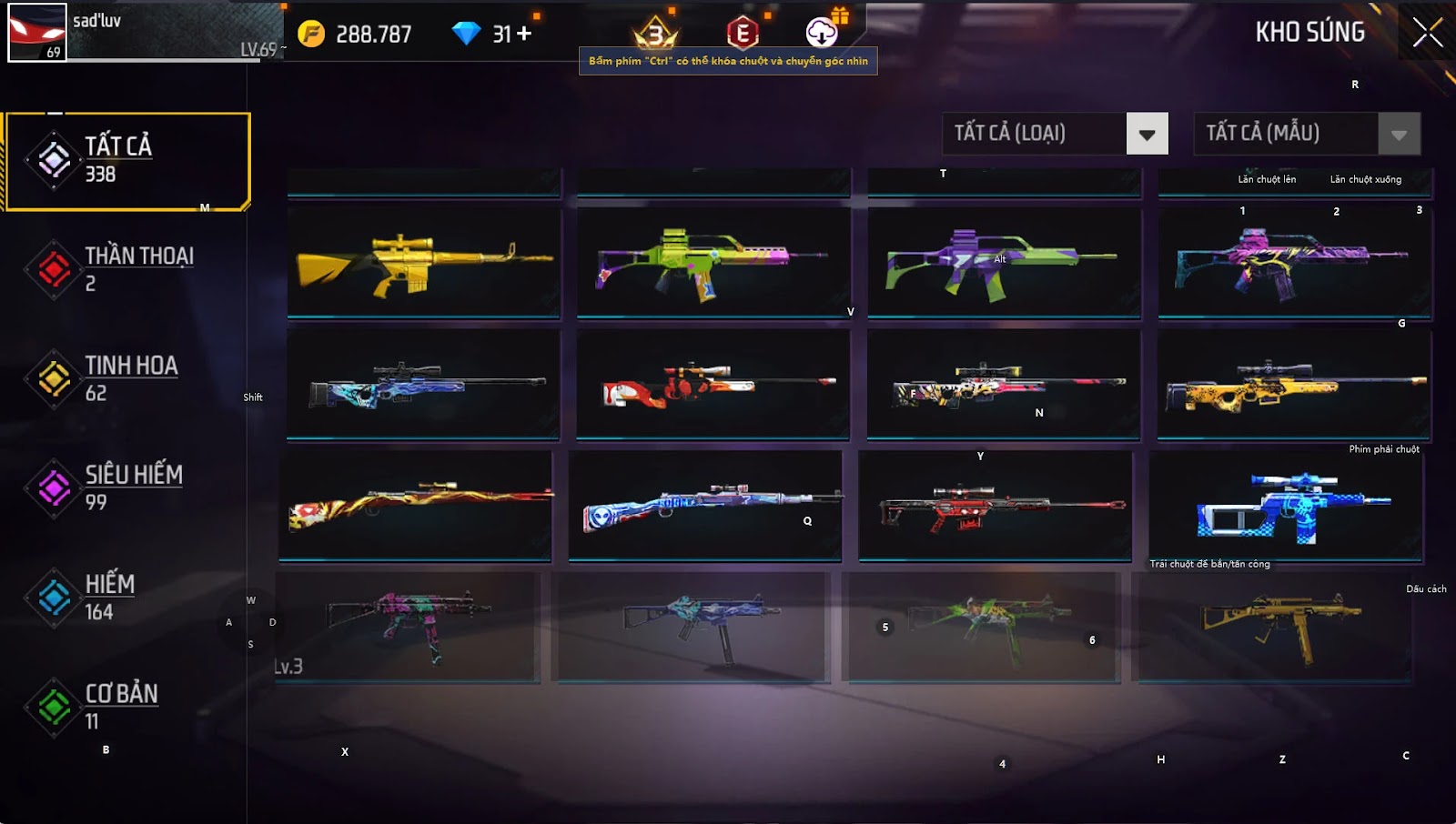This screenshot has height=824, width=1456.
Task: Select the gold submachine gun skin
Action: coord(1276,626)
